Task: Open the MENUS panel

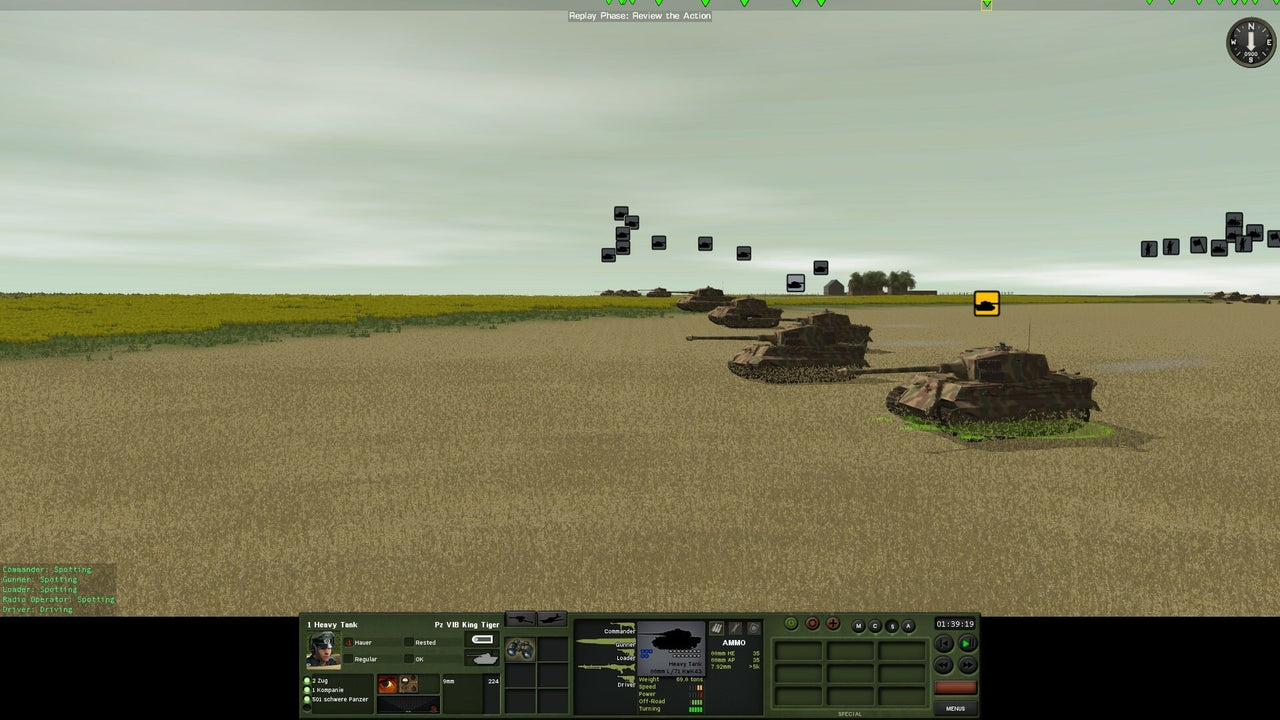Action: coord(956,708)
